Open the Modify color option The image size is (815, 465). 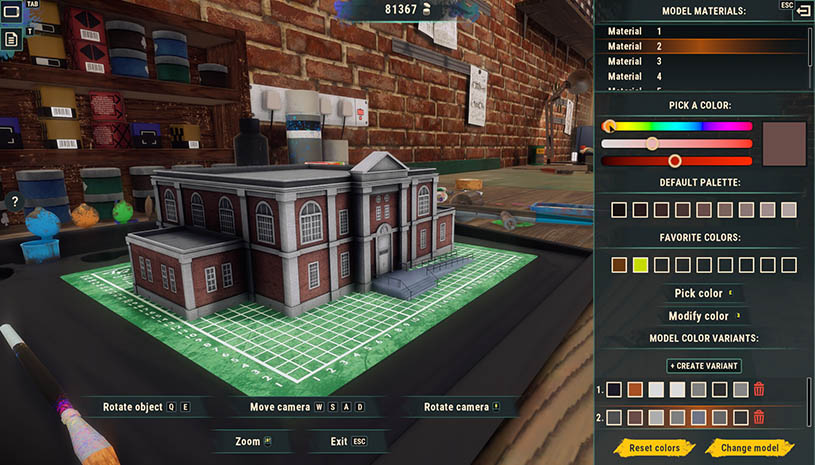pyautogui.click(x=700, y=316)
